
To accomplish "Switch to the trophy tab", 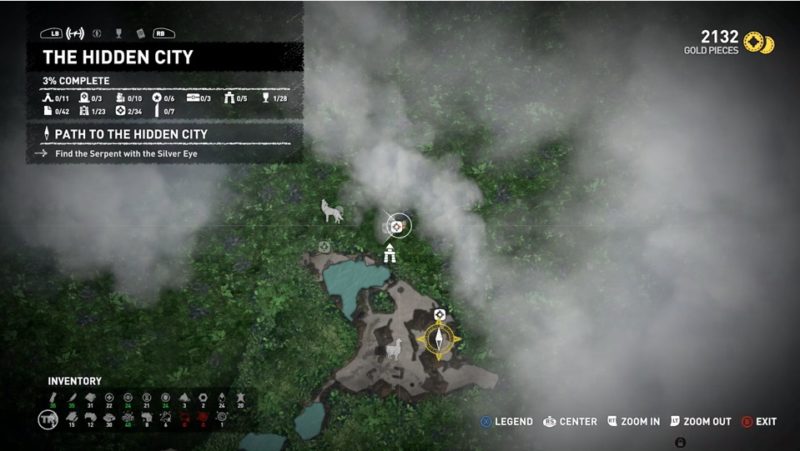I will click(118, 31).
